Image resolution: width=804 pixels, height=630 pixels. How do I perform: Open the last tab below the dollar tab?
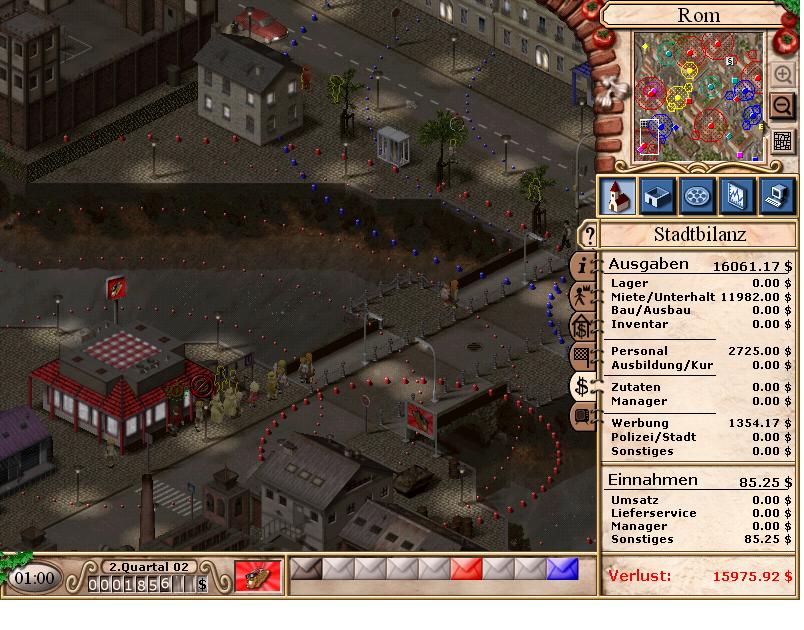coord(581,416)
